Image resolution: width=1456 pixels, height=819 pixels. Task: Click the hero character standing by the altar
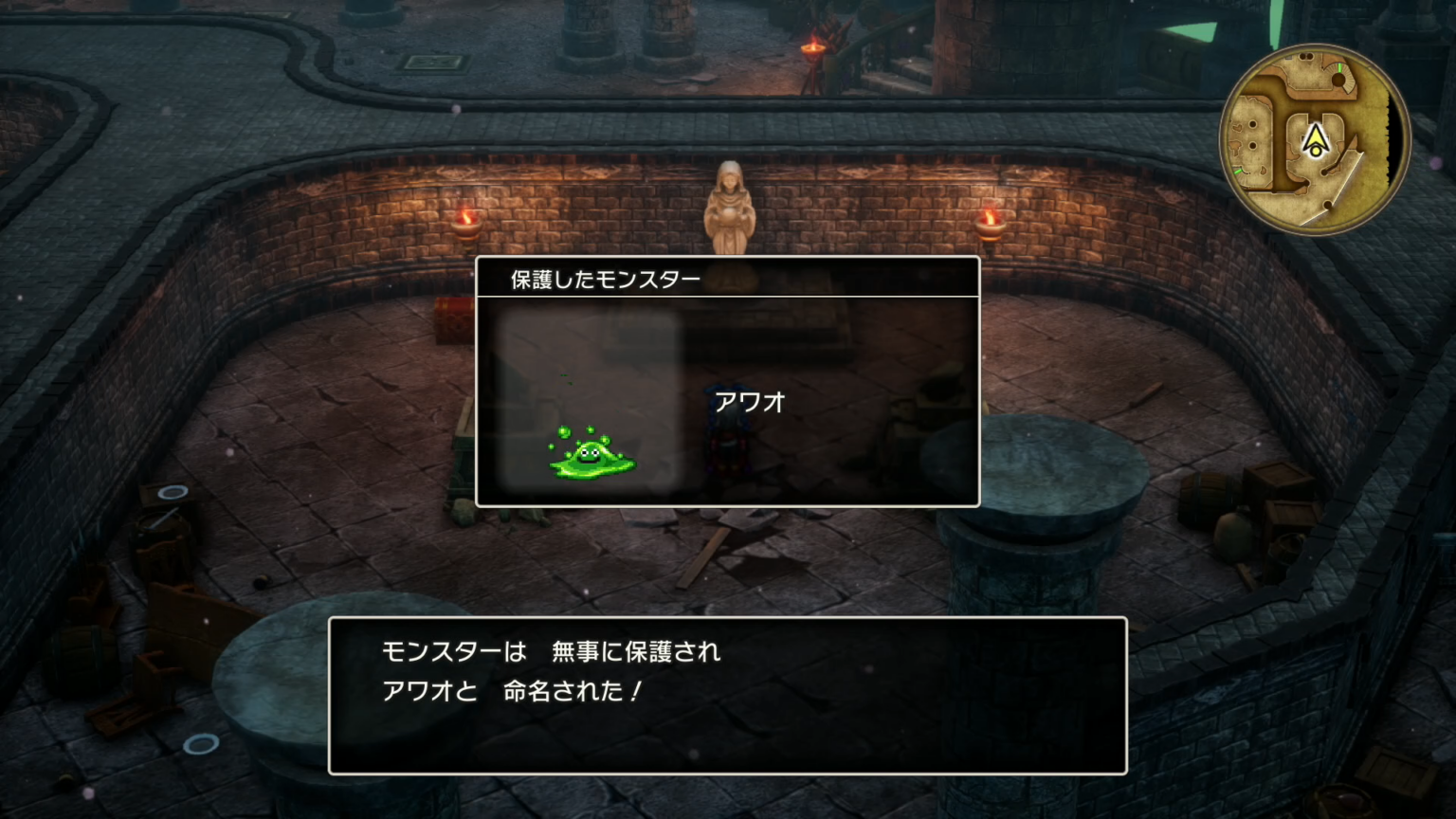click(x=728, y=446)
